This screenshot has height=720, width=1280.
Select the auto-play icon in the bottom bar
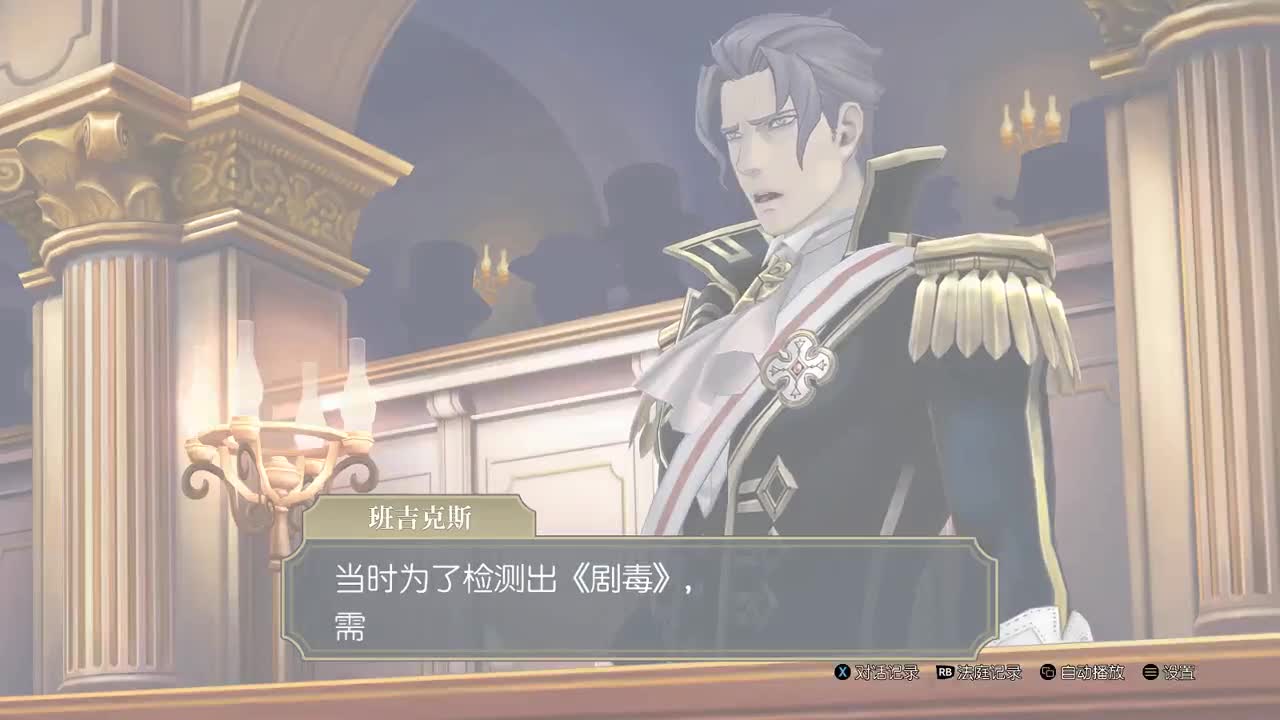[x=1048, y=674]
